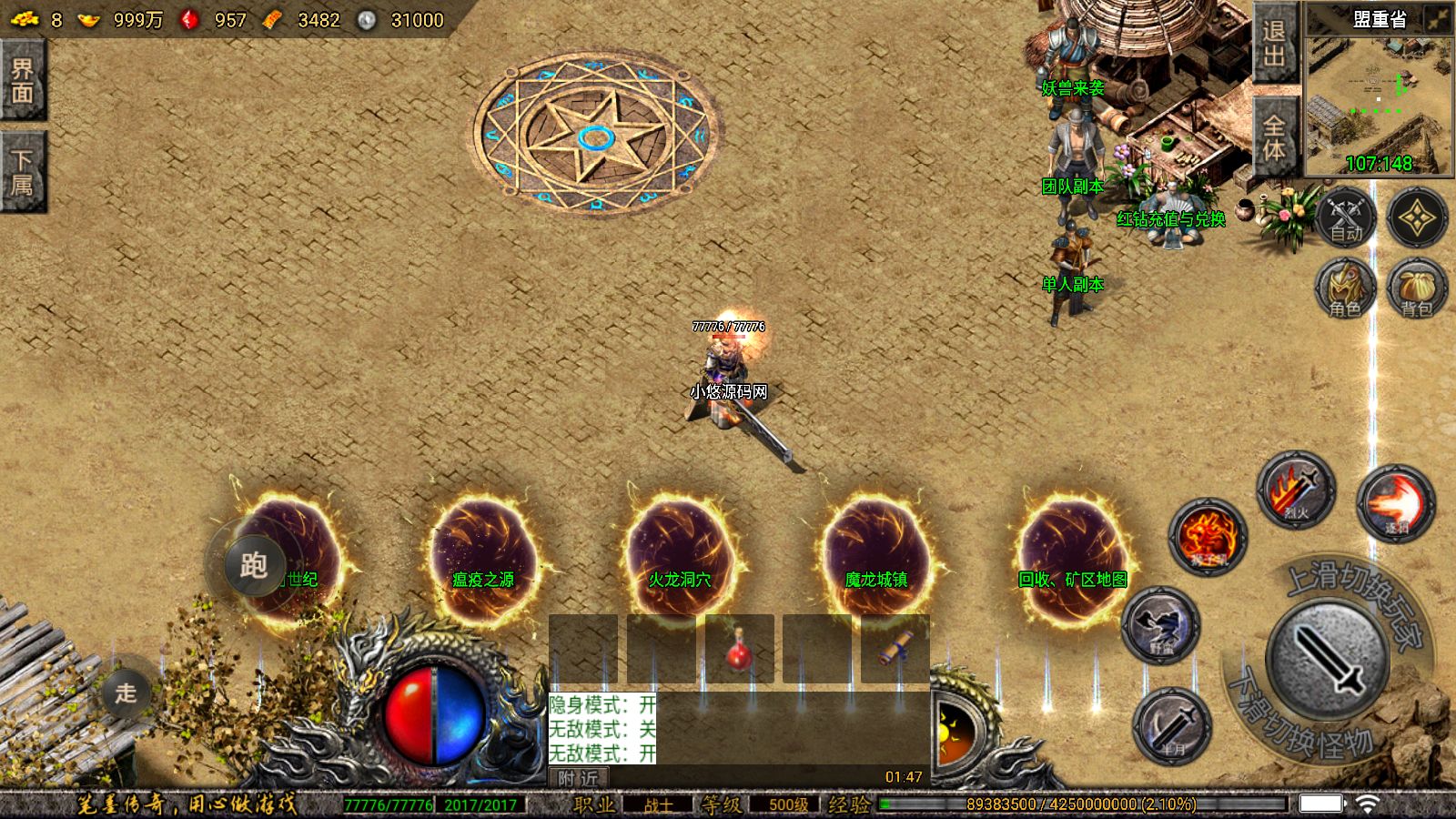Toggle the minimap expand arrows
Screen dimensions: 1456x819
1438,19
